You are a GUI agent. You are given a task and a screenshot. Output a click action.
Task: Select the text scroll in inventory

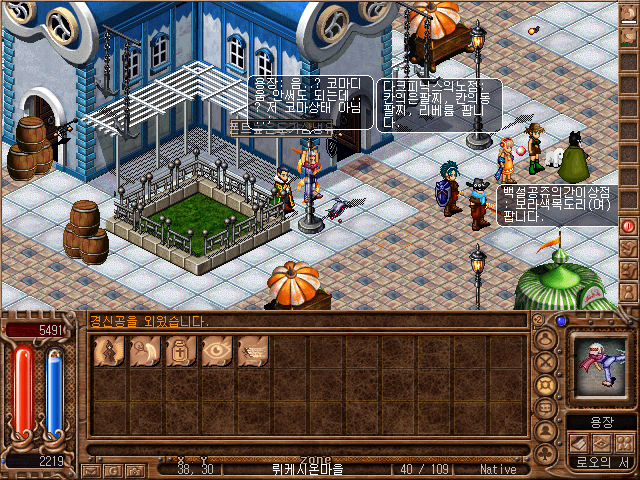tap(251, 352)
